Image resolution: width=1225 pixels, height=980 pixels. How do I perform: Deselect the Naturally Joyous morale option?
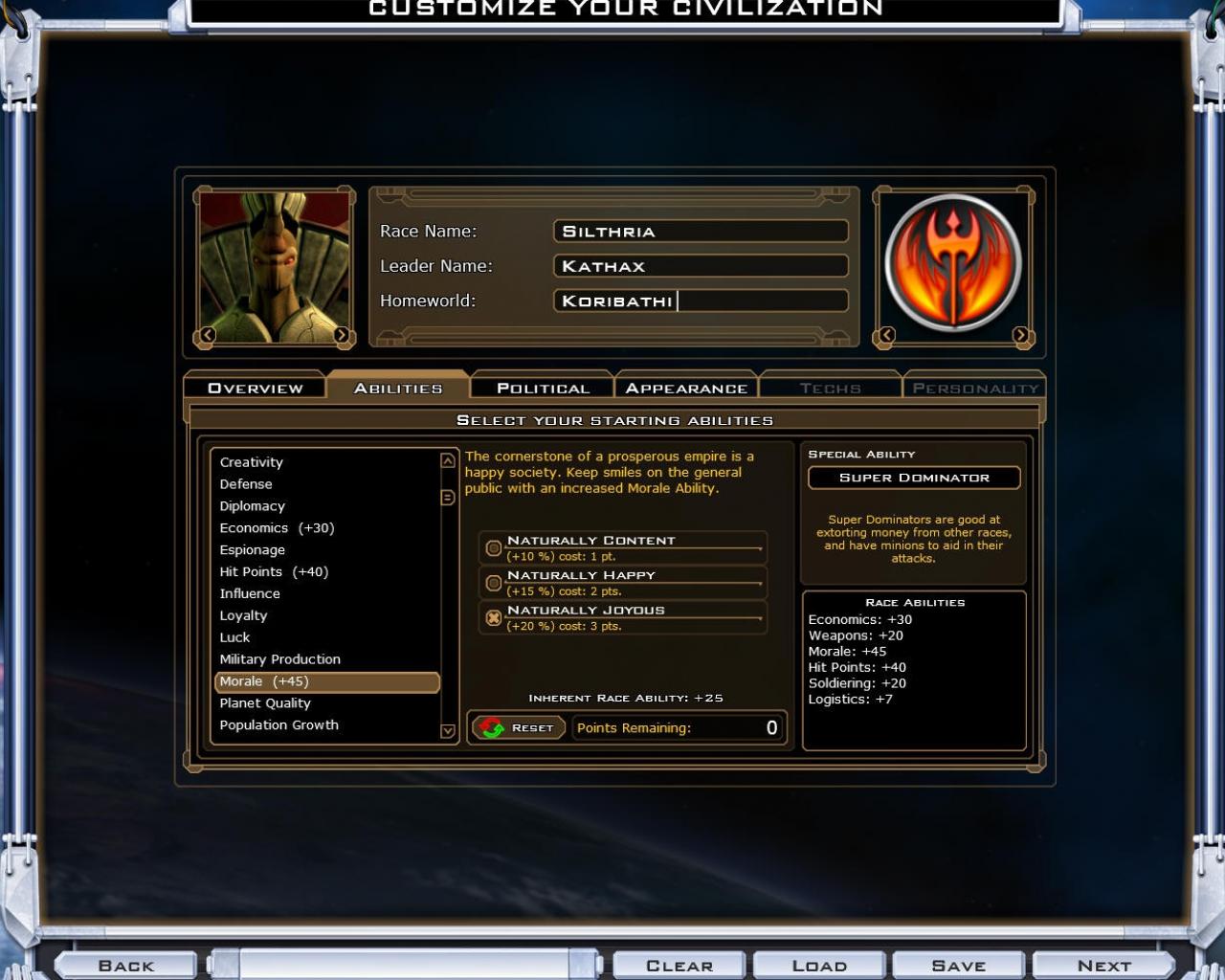coord(493,617)
